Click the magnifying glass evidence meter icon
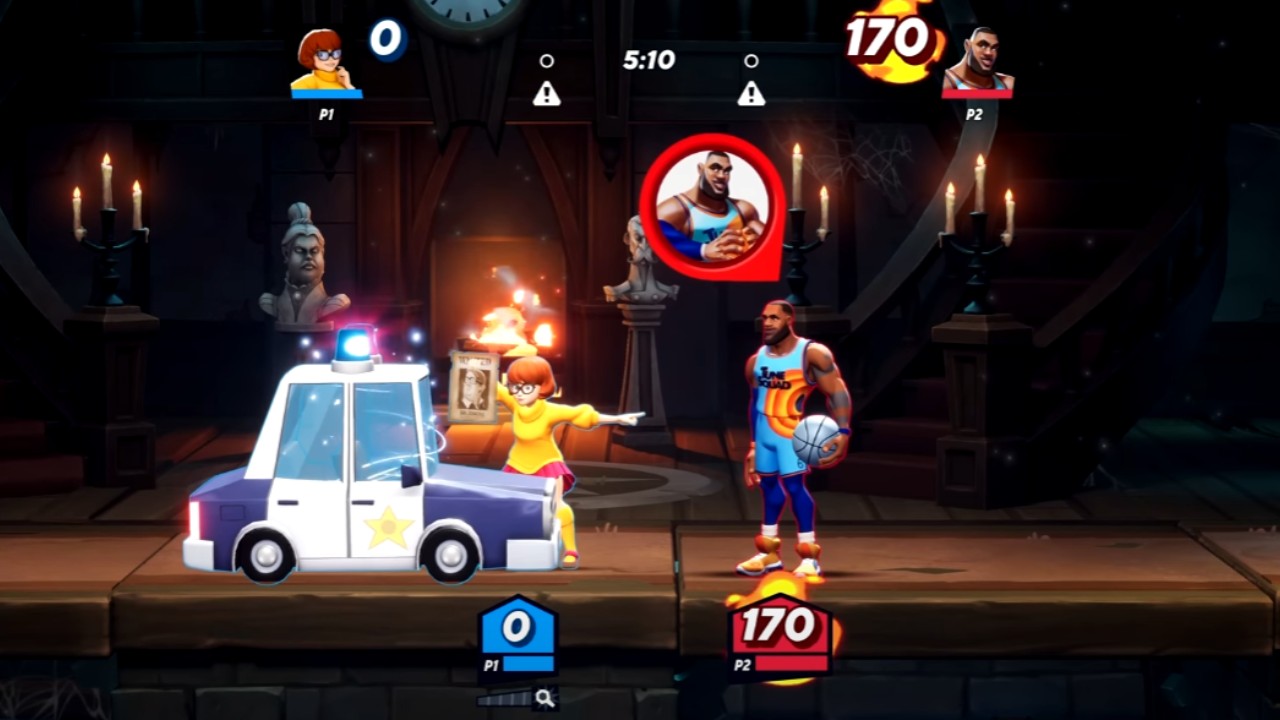Screen dimensions: 1280x720 pyautogui.click(x=545, y=698)
